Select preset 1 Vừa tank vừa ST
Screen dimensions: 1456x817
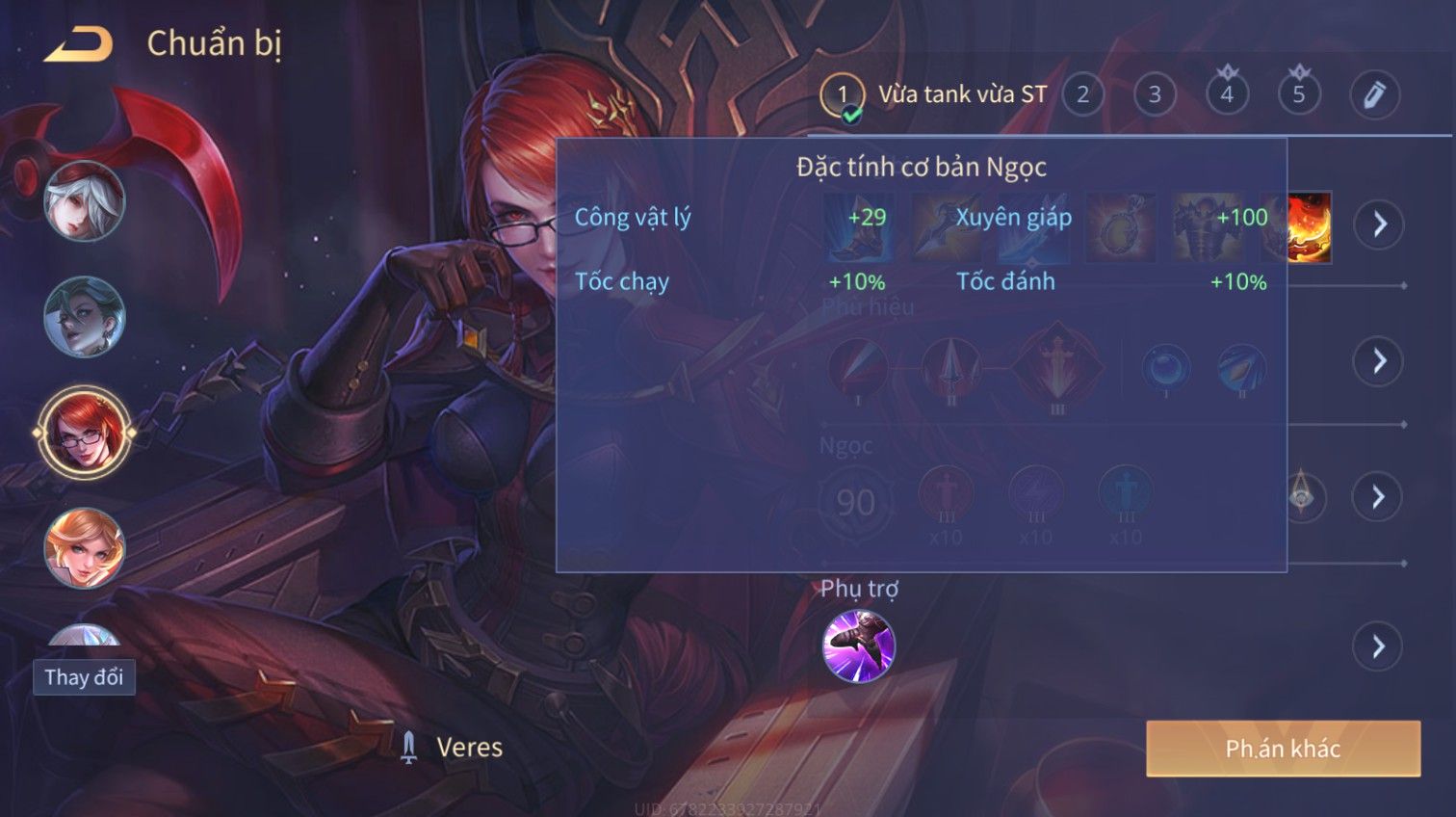pos(934,94)
